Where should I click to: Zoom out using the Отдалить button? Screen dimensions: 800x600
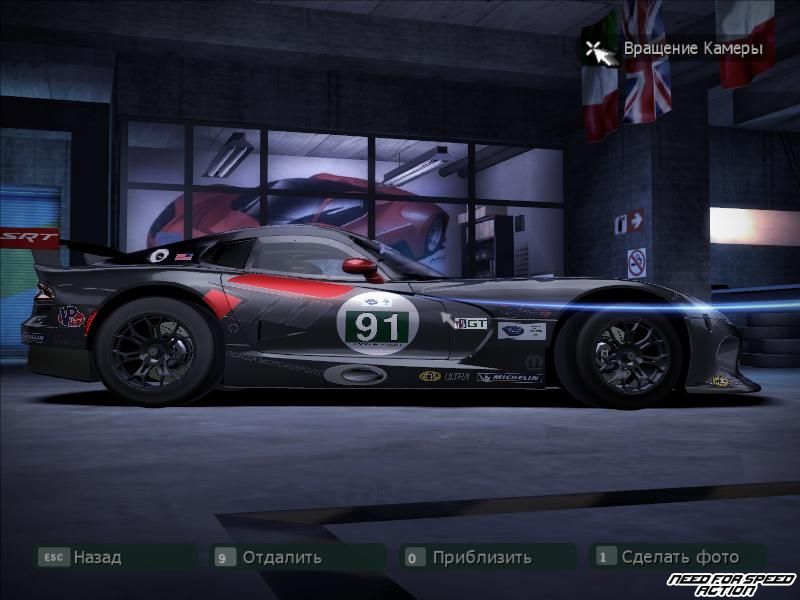coord(281,557)
